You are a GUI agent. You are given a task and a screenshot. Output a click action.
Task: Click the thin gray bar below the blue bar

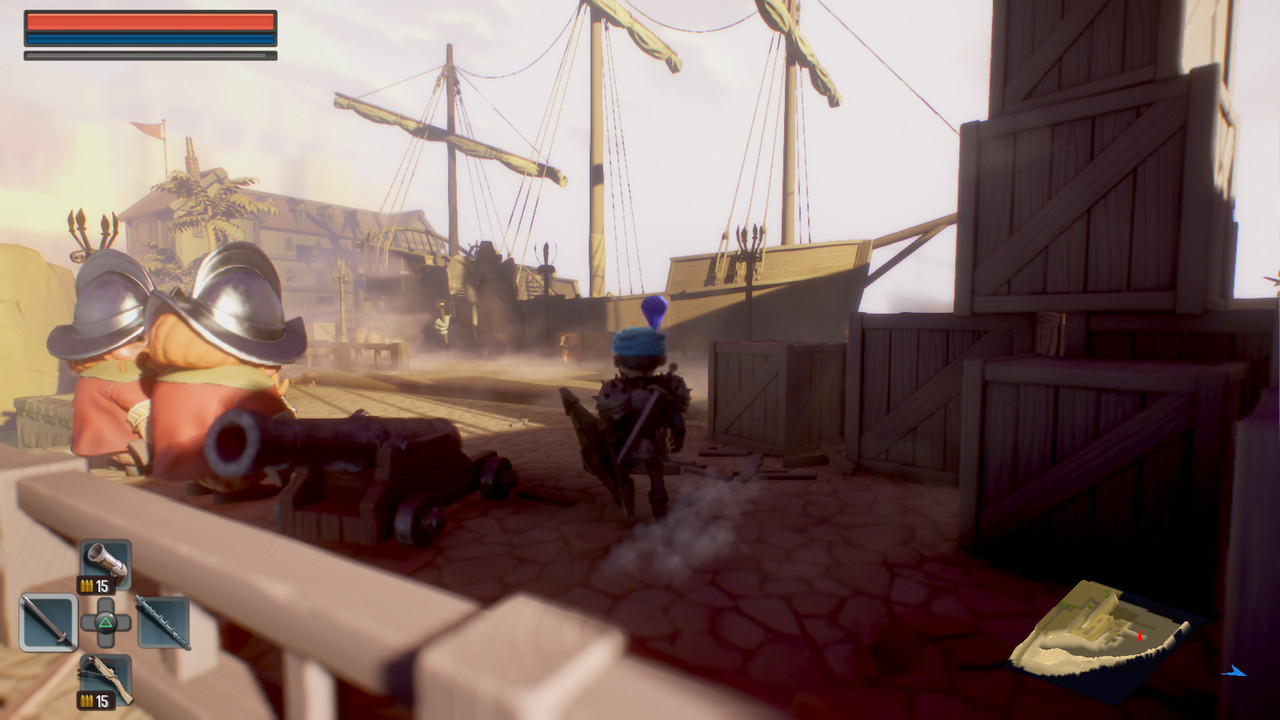point(150,53)
